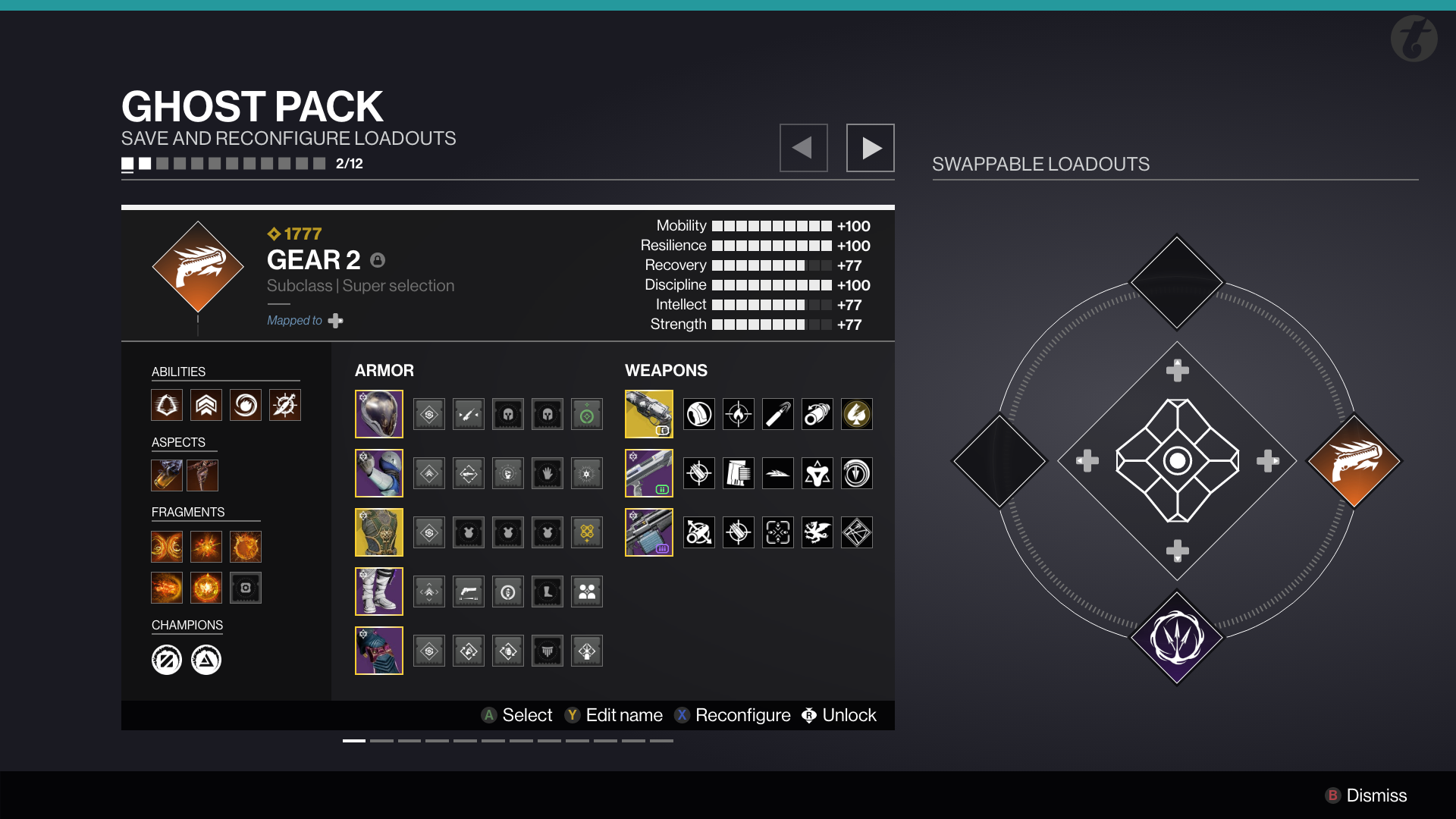Choose the orange gun loadout diamond
The width and height of the screenshot is (1456, 819).
pos(1354,460)
